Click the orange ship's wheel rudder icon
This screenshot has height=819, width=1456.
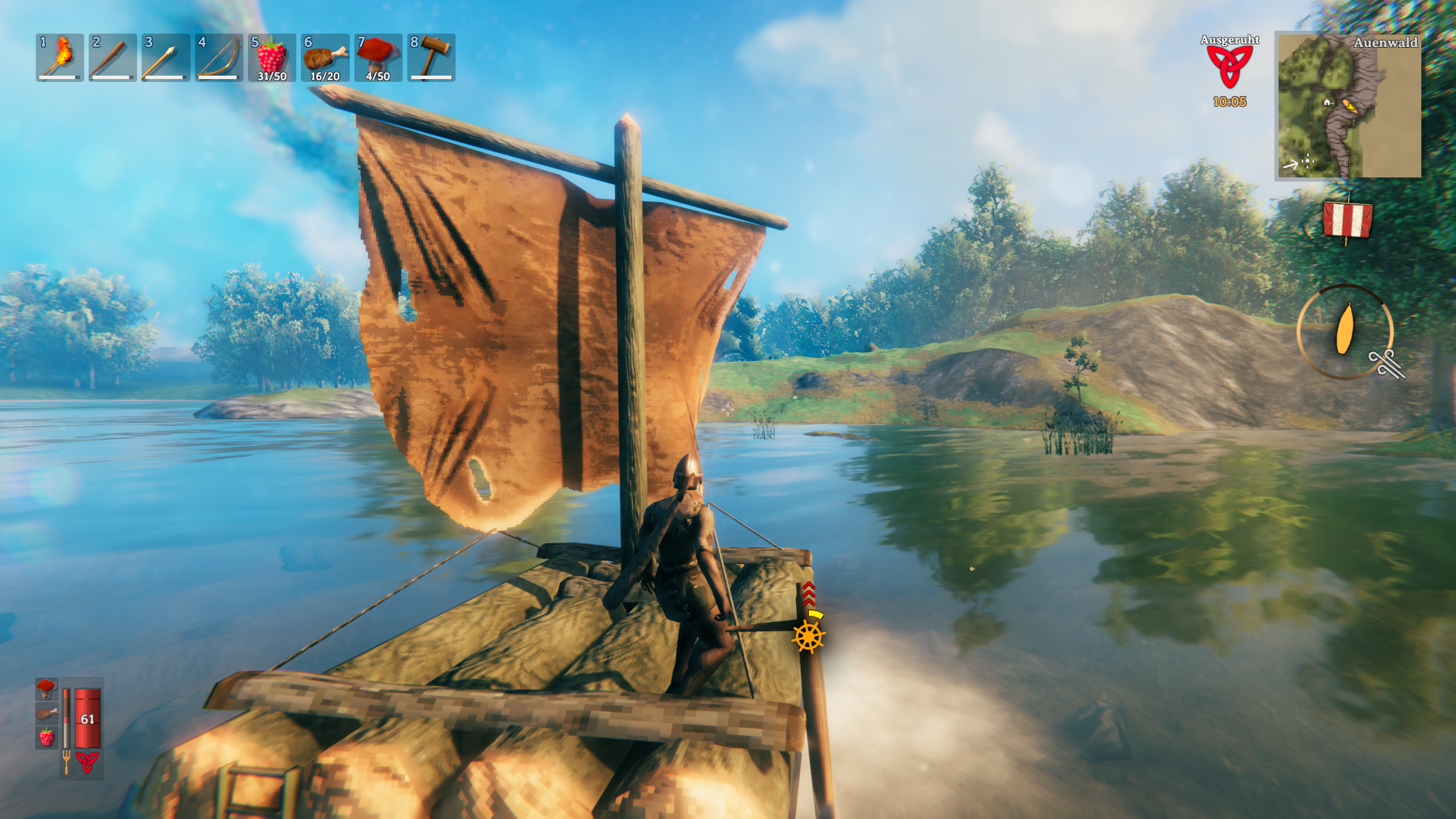(x=808, y=636)
